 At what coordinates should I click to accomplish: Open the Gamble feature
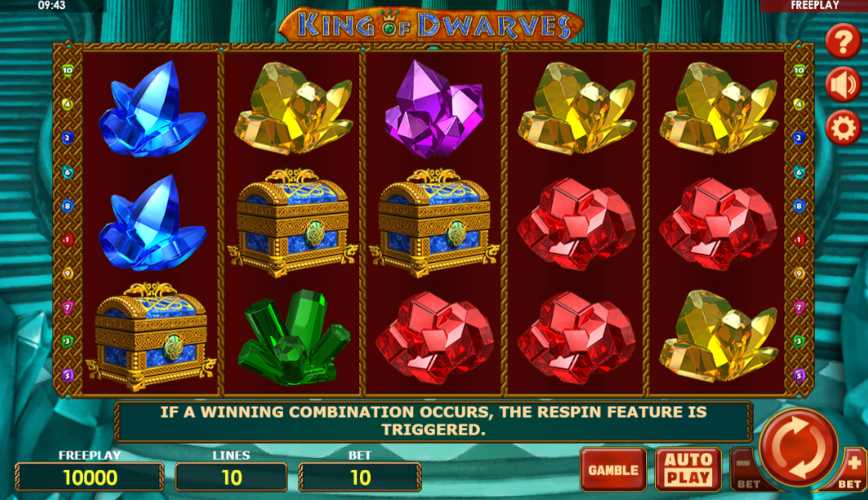(613, 469)
